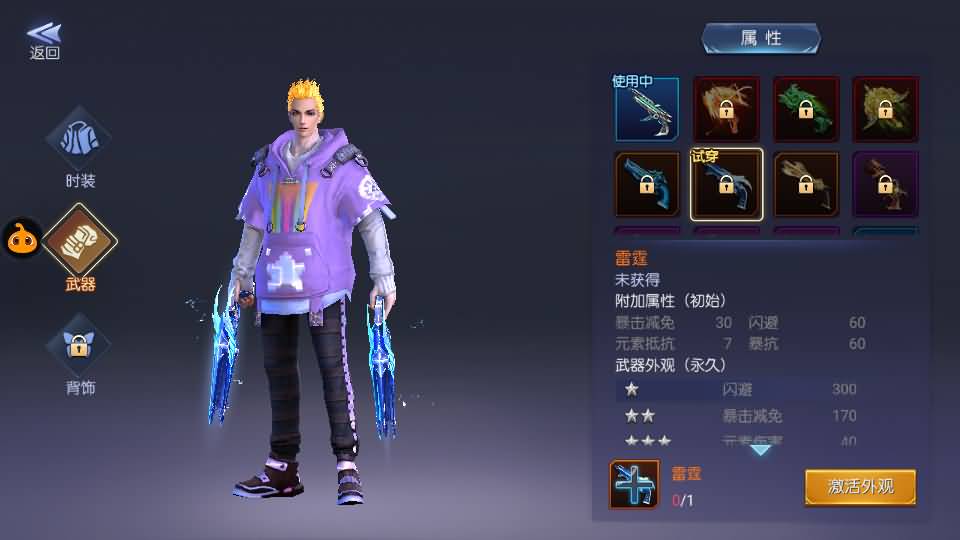Pick the locked tan pistol skin
This screenshot has height=540, width=960.
click(806, 184)
